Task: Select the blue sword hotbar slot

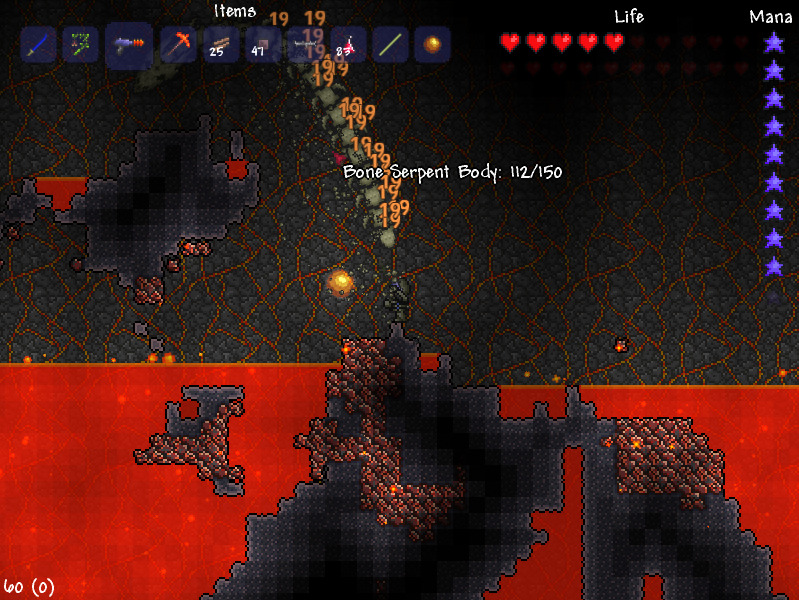Action: [x=38, y=45]
